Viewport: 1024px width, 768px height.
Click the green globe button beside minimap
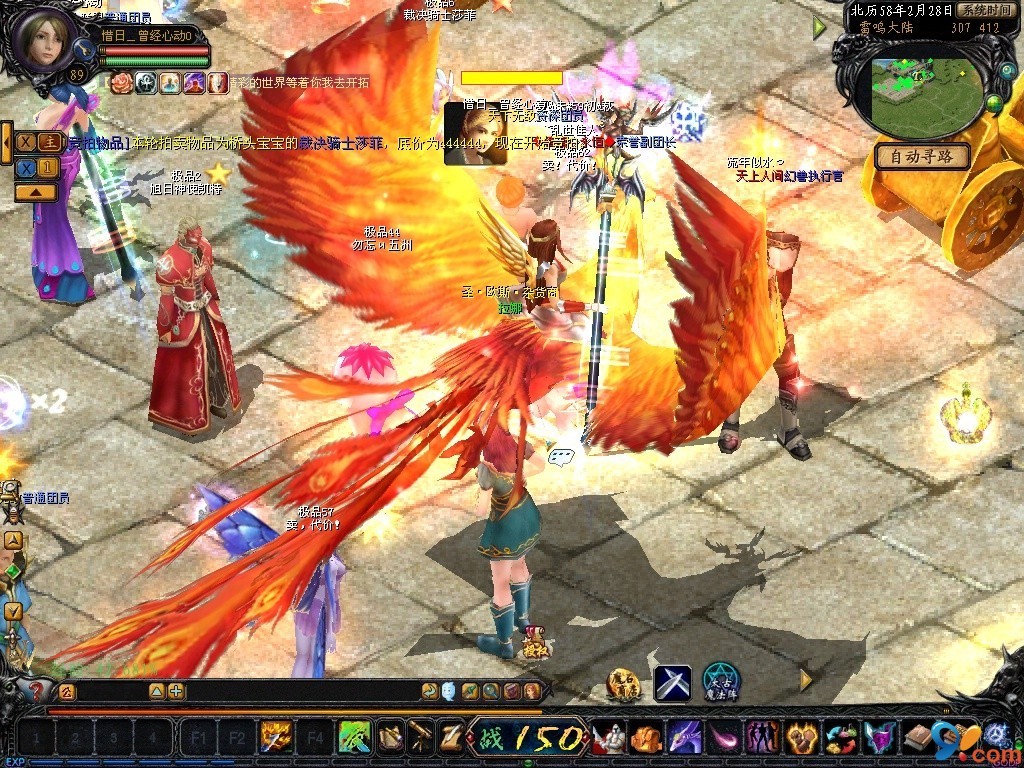coord(994,102)
